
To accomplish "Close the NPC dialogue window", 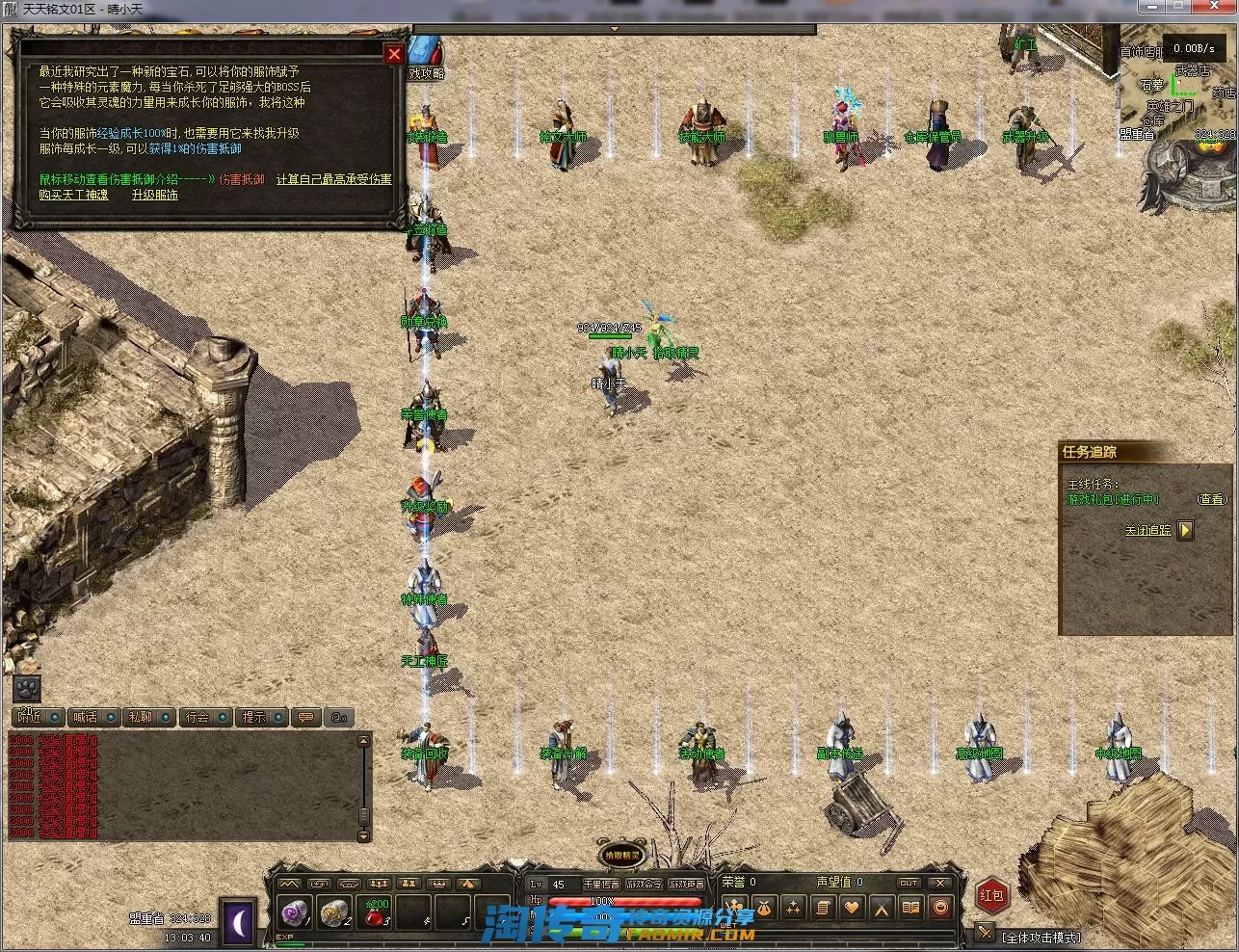I will click(393, 55).
